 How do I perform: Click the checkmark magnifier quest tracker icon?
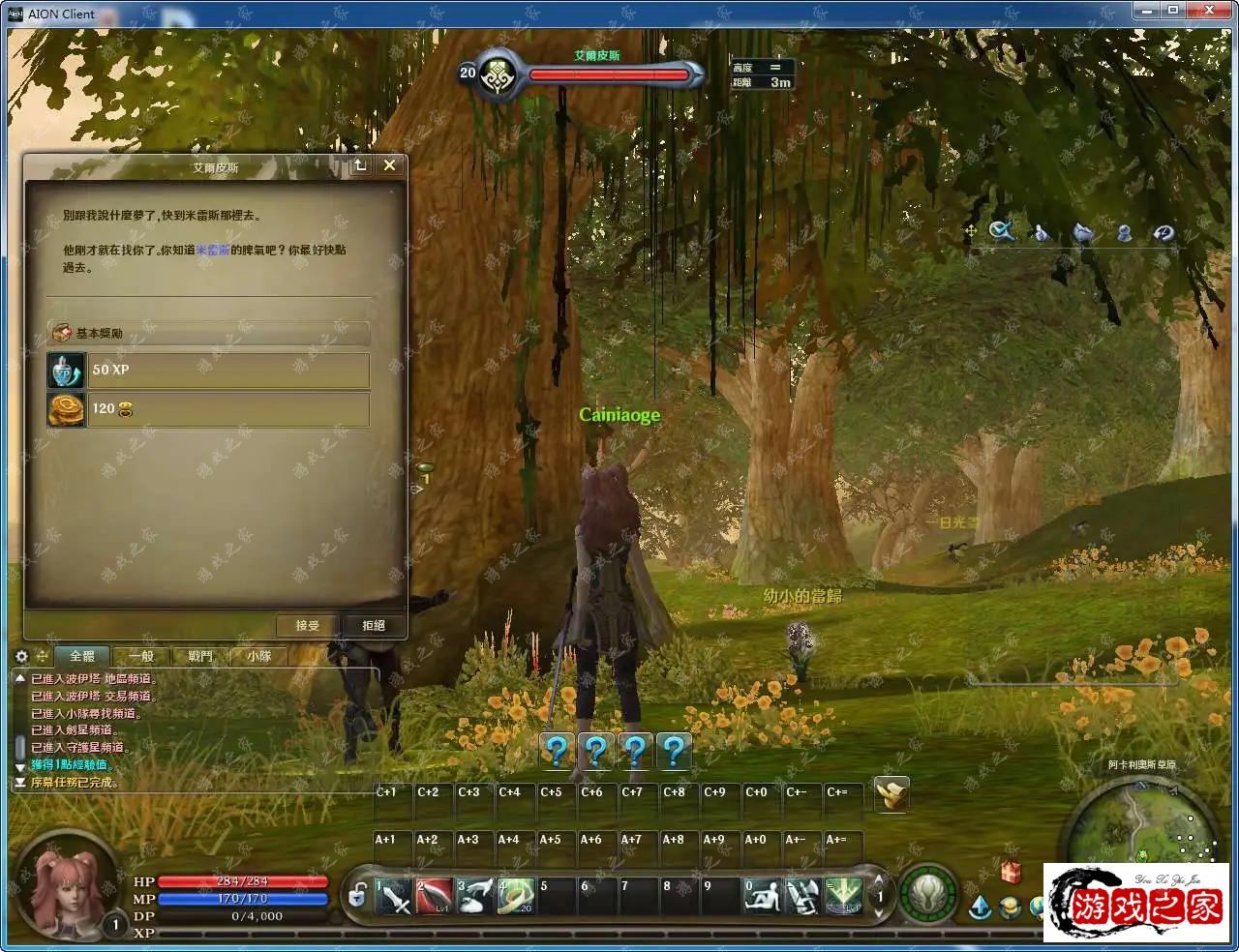1001,231
